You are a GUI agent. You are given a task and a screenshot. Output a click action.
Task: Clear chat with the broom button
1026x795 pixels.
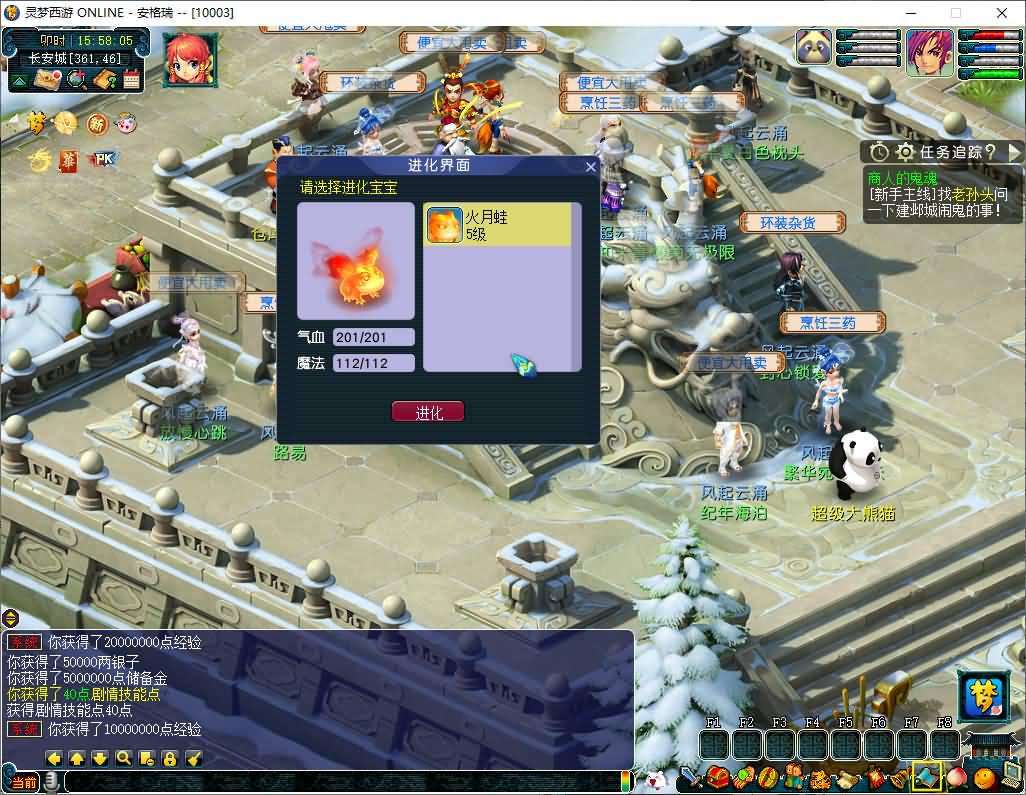tap(194, 758)
